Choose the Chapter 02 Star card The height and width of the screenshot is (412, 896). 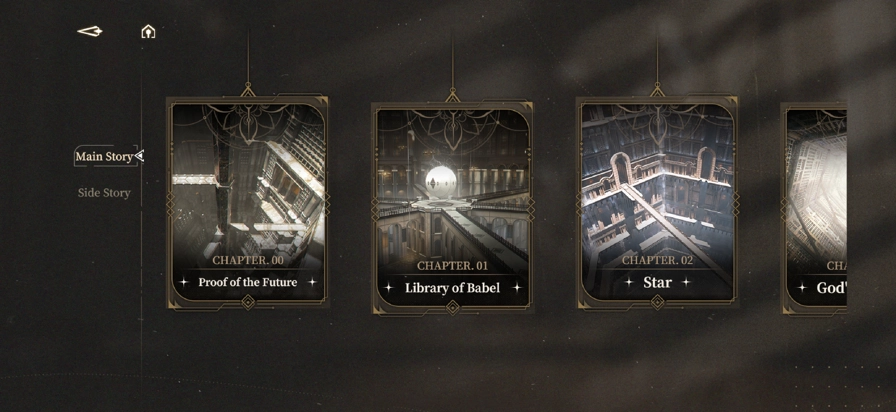coord(657,203)
